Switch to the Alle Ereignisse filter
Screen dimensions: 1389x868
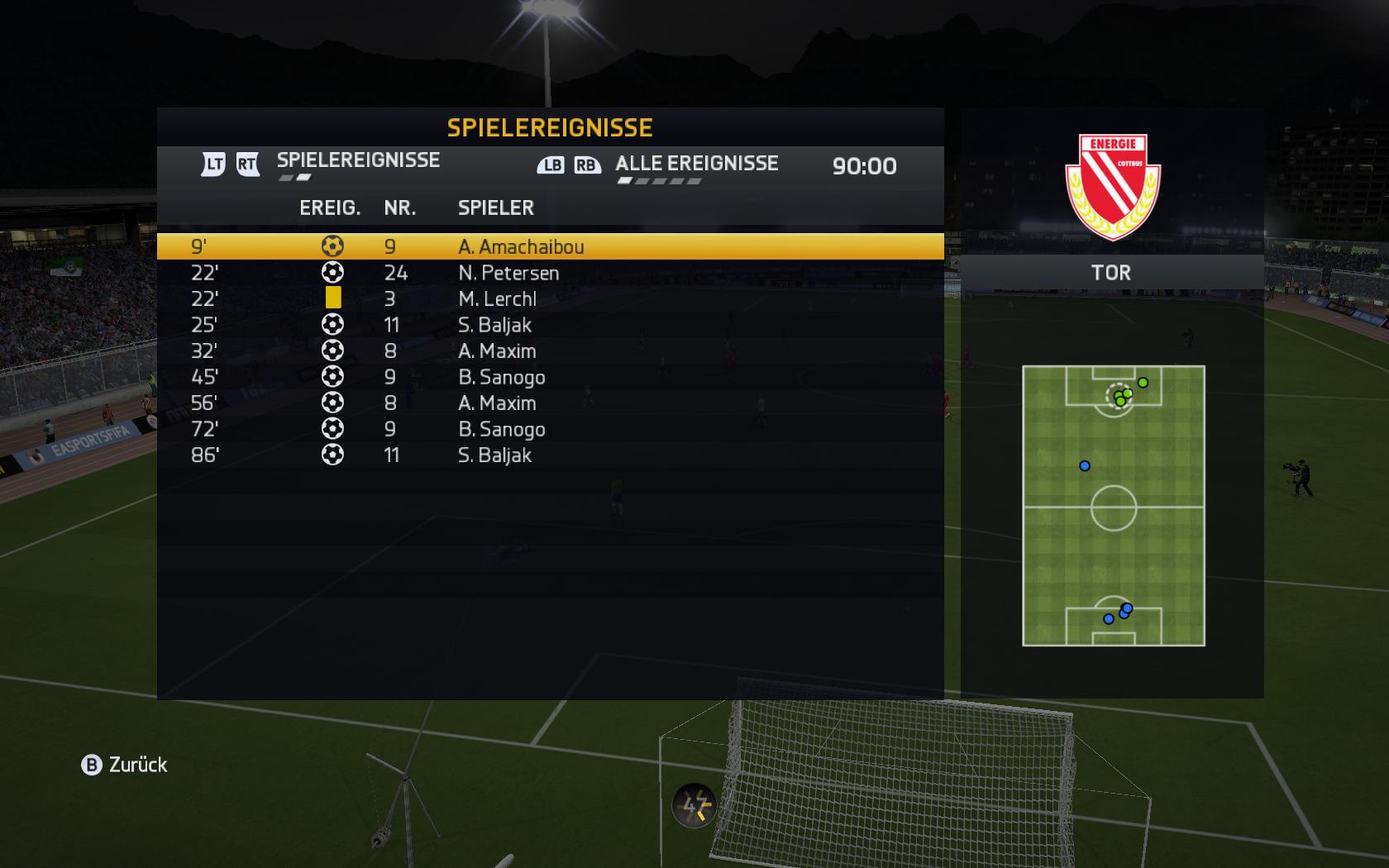coord(696,164)
